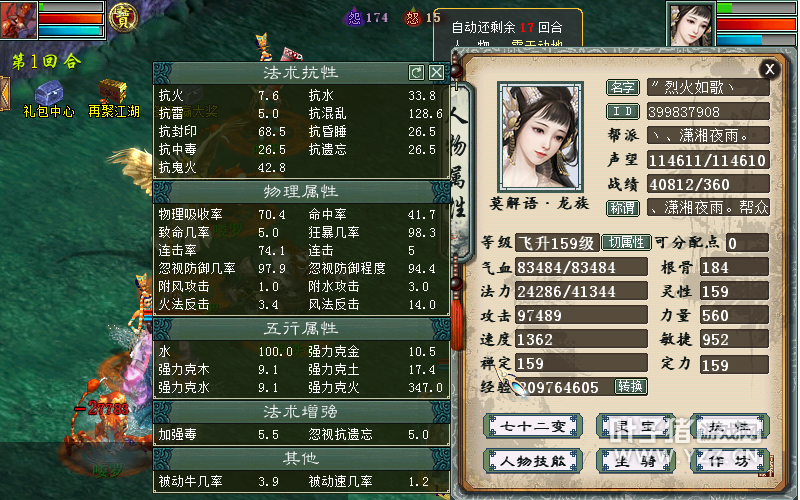Click the 切属性 switch-attributes button
The image size is (800, 500).
pyautogui.click(x=625, y=243)
